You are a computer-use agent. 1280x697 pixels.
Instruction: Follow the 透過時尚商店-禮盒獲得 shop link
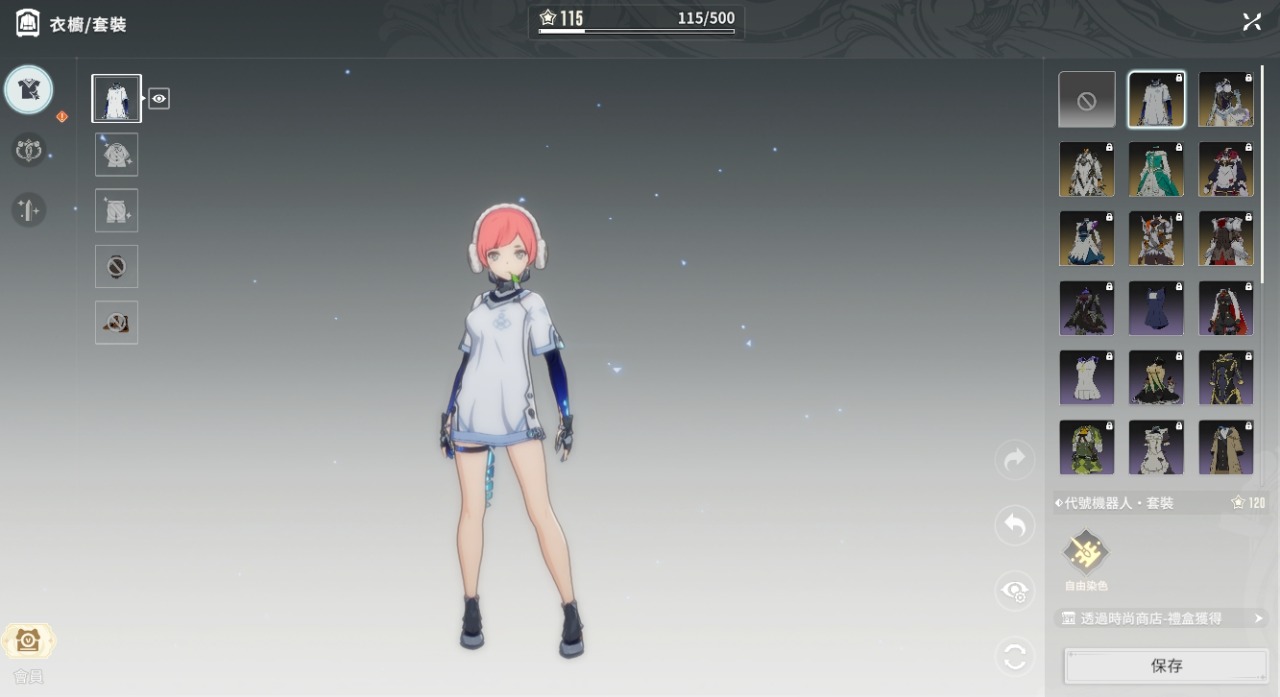coord(1160,619)
